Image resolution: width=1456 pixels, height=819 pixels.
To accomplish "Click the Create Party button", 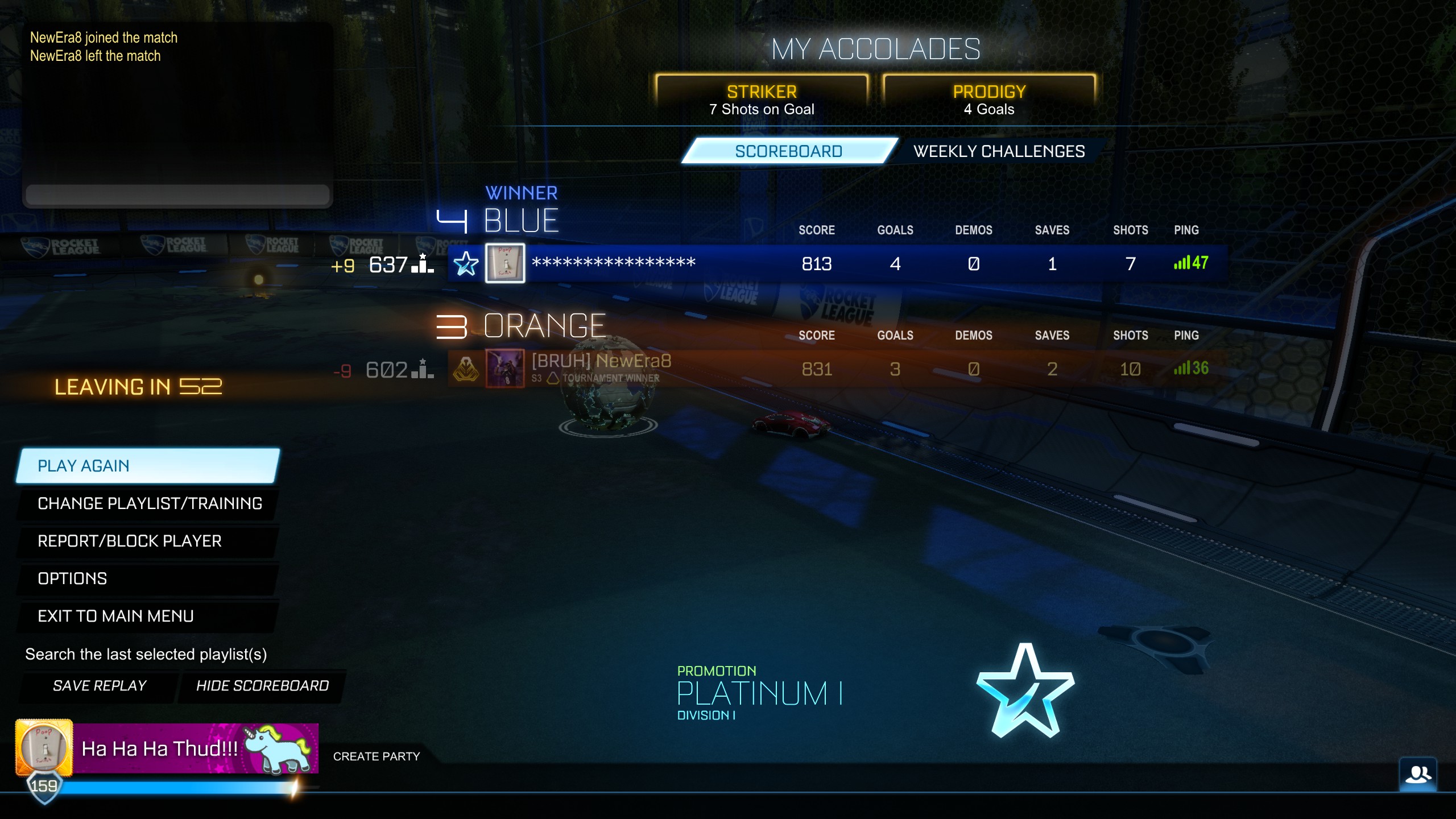I will tap(377, 756).
